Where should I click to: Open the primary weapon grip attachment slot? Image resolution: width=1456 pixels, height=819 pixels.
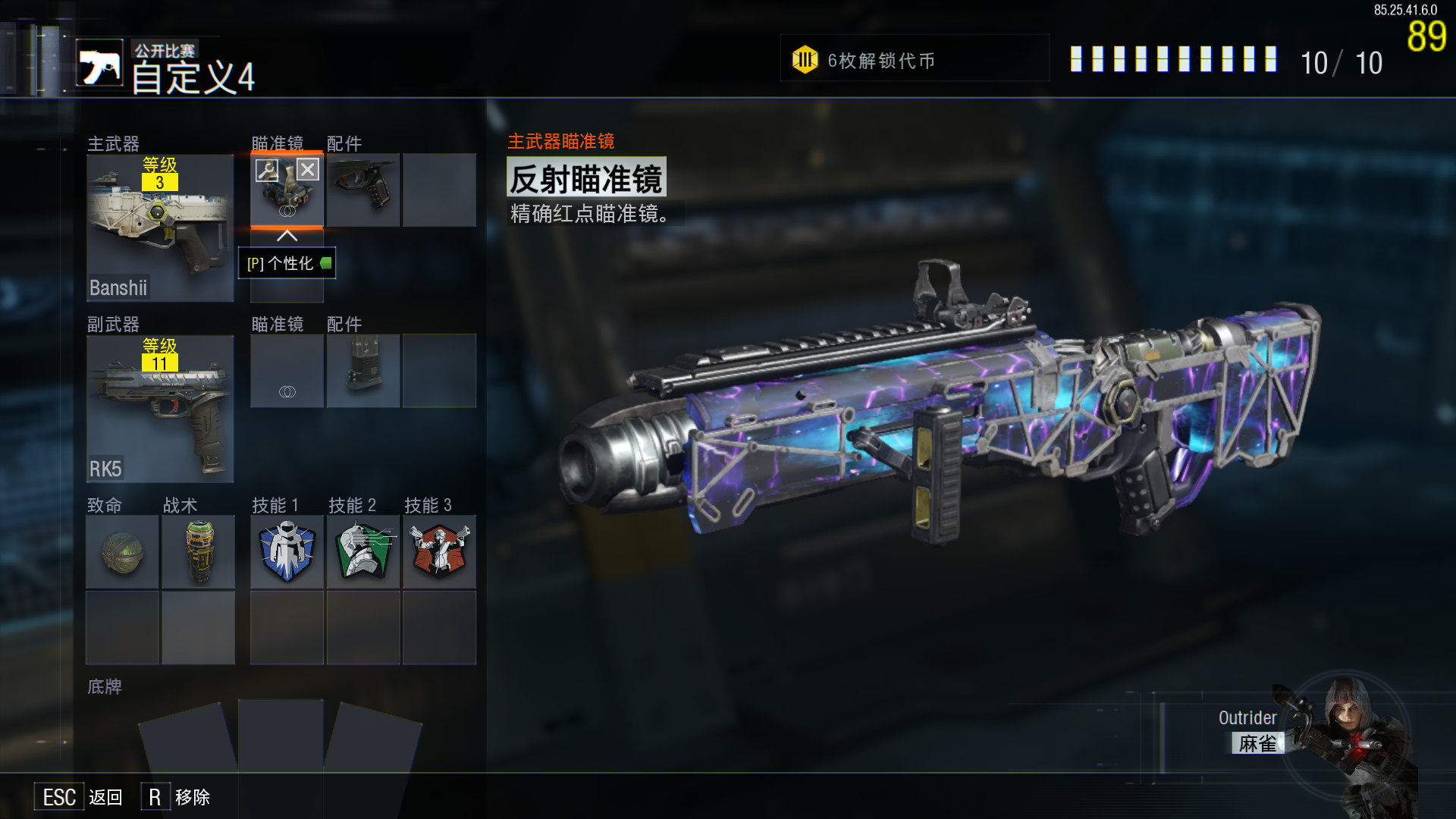(363, 190)
